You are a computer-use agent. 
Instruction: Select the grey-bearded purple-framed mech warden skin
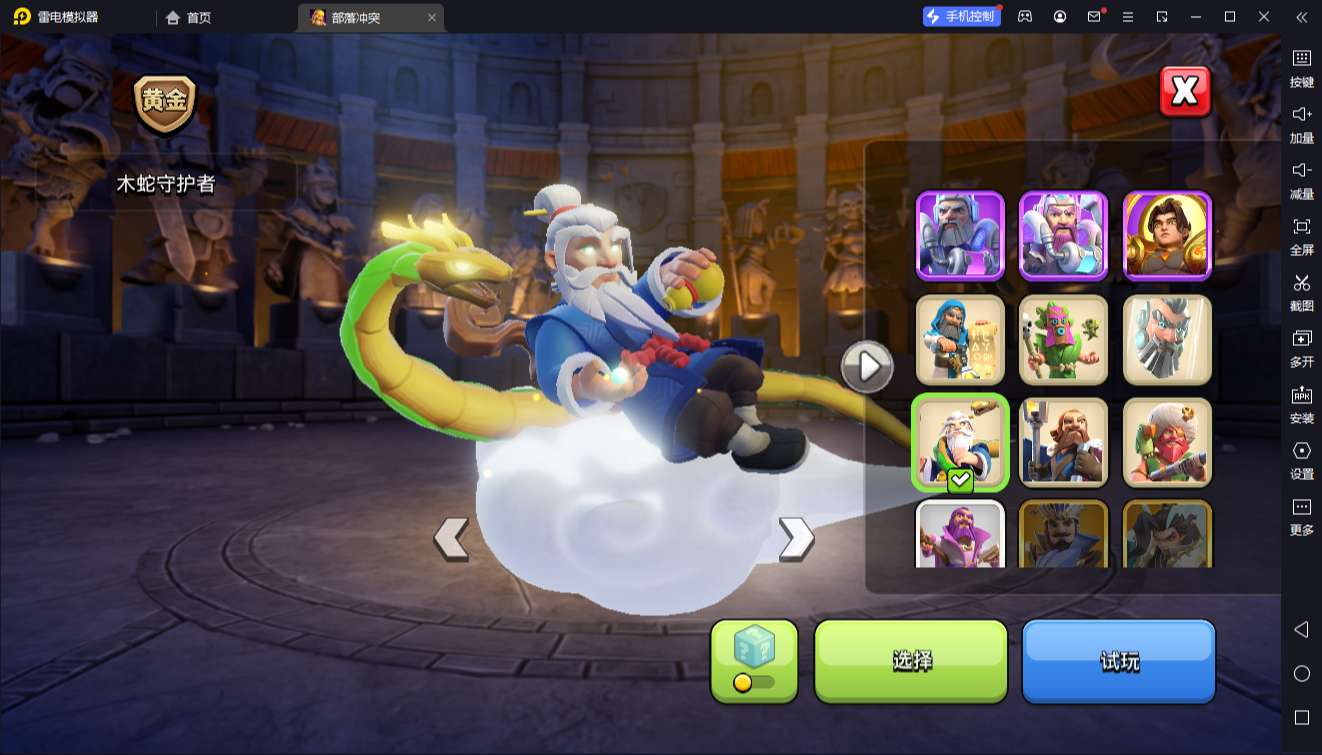pos(960,235)
